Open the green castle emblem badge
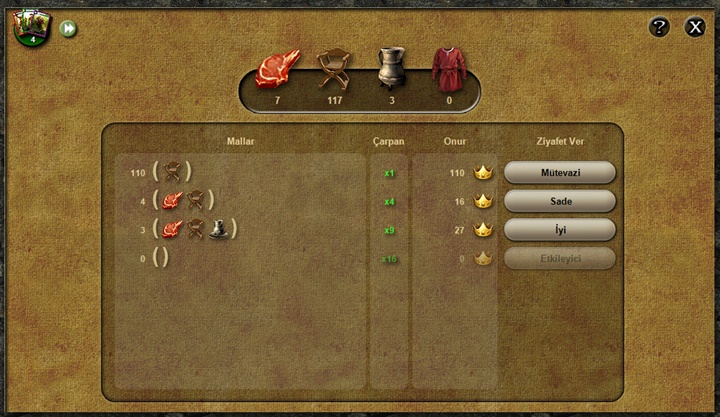 click(x=31, y=27)
